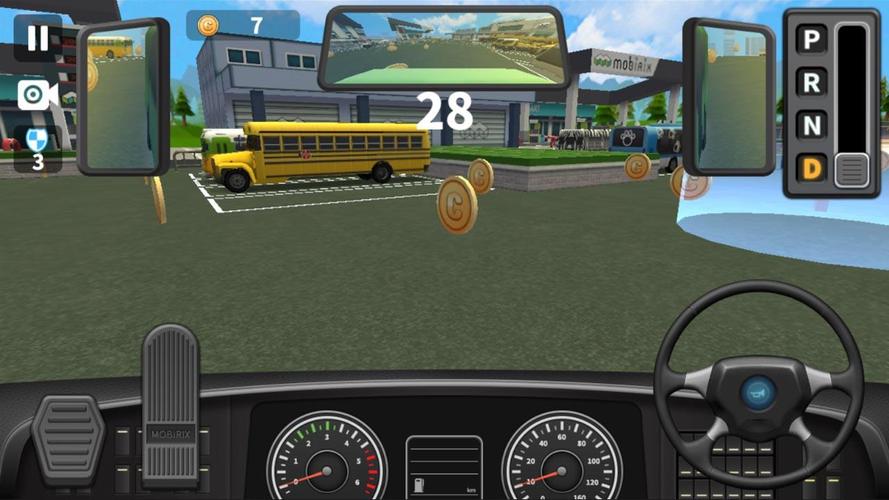Screen dimensions: 889x500
Task: Tap the gear shifter knob
Action: click(852, 170)
